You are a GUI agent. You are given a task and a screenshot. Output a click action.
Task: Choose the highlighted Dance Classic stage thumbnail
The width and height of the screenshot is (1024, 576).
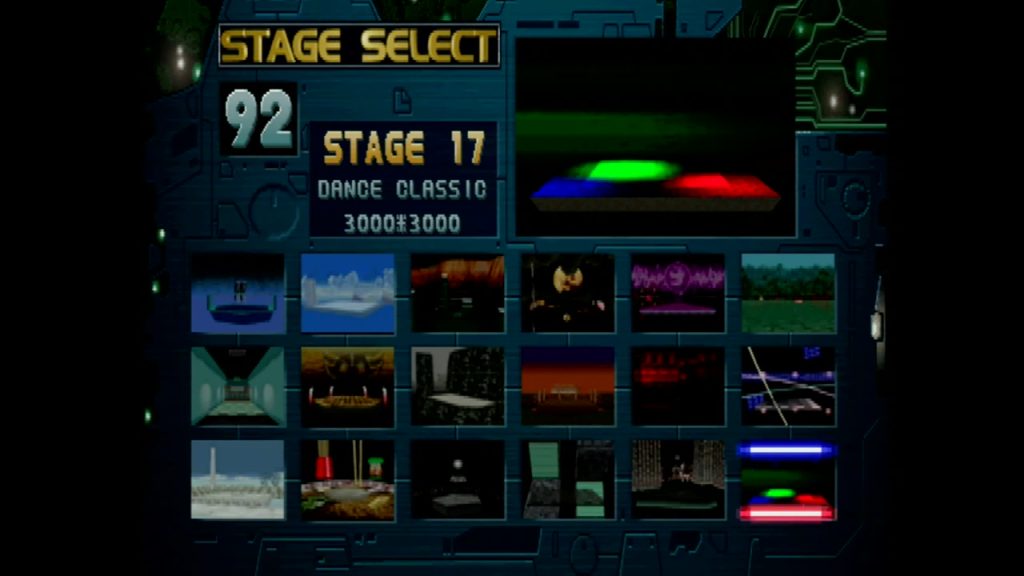(788, 481)
